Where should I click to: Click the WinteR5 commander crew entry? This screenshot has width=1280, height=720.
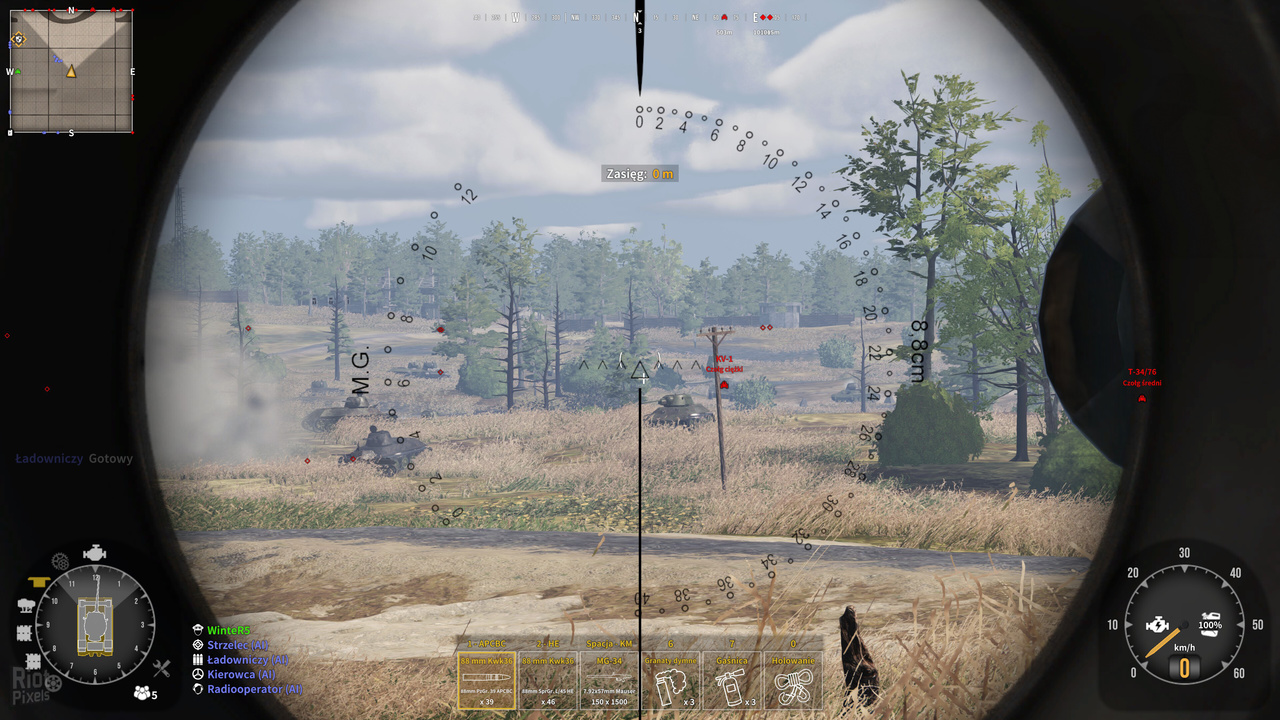coord(228,630)
